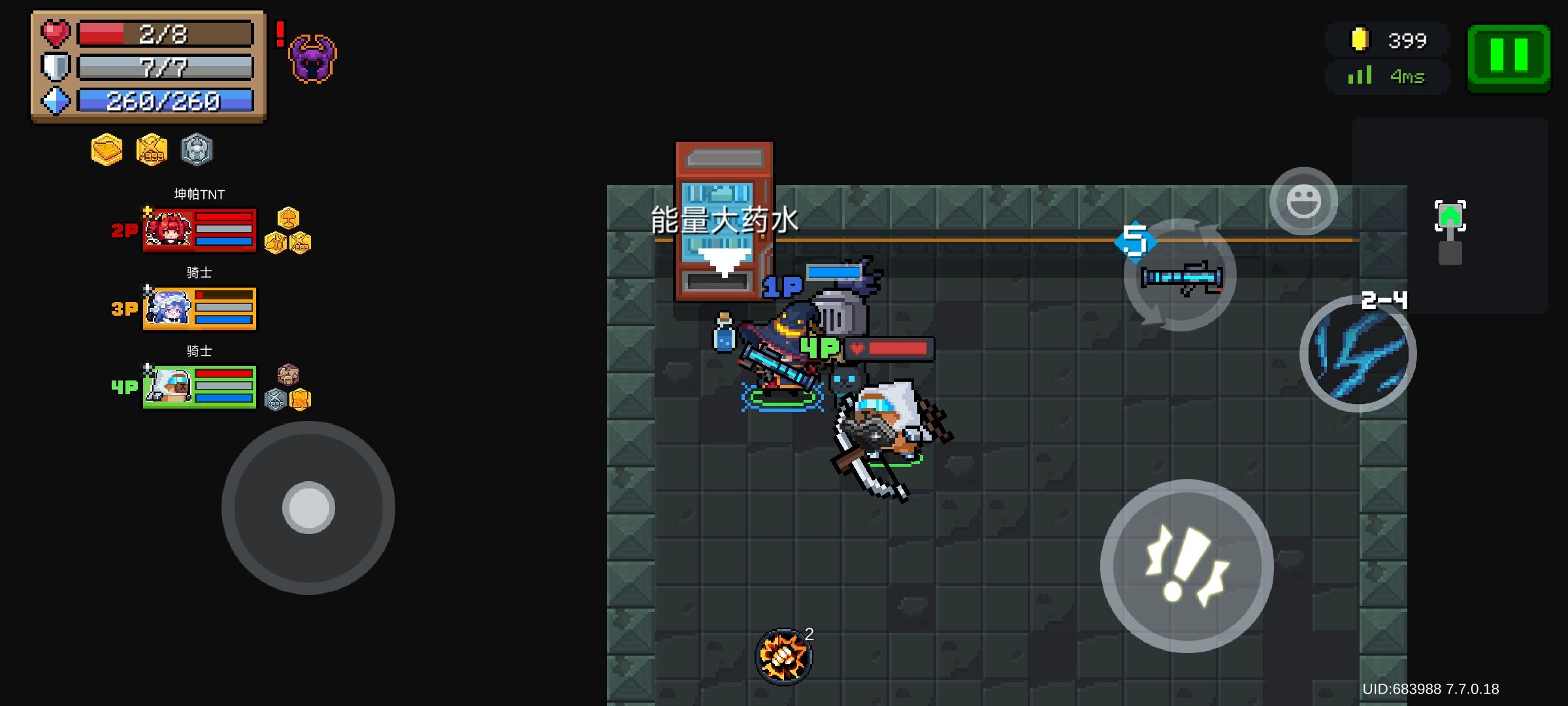Image resolution: width=1568 pixels, height=706 pixels.
Task: Tap the golden waffle buff icon
Action: click(x=107, y=150)
